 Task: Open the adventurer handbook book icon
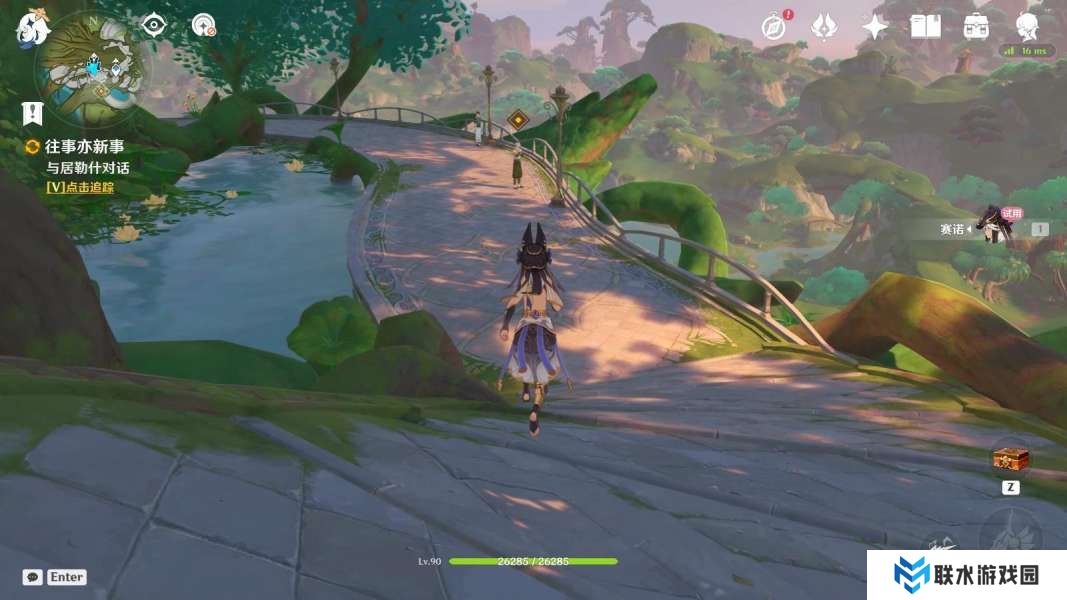925,27
